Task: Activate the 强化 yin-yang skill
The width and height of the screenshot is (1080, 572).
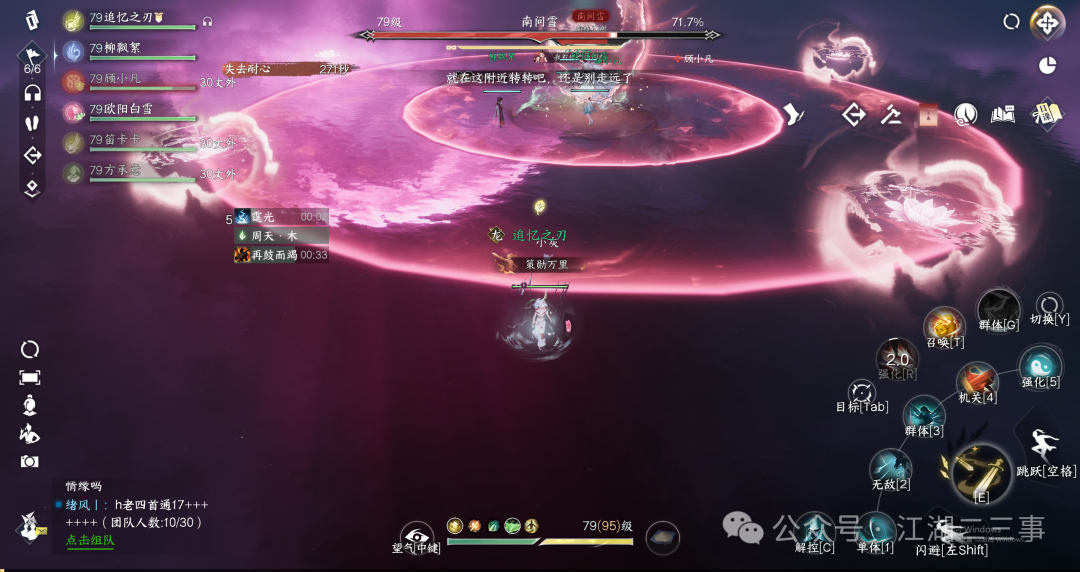Action: coord(1039,365)
